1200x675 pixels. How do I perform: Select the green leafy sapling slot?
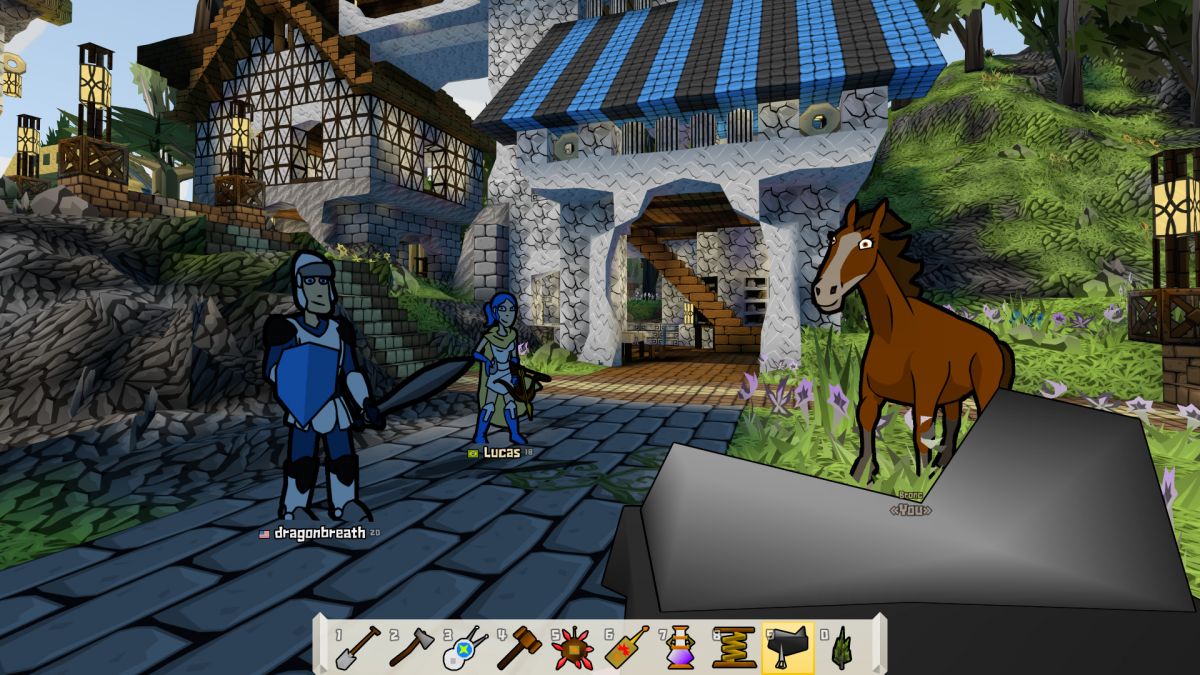842,647
